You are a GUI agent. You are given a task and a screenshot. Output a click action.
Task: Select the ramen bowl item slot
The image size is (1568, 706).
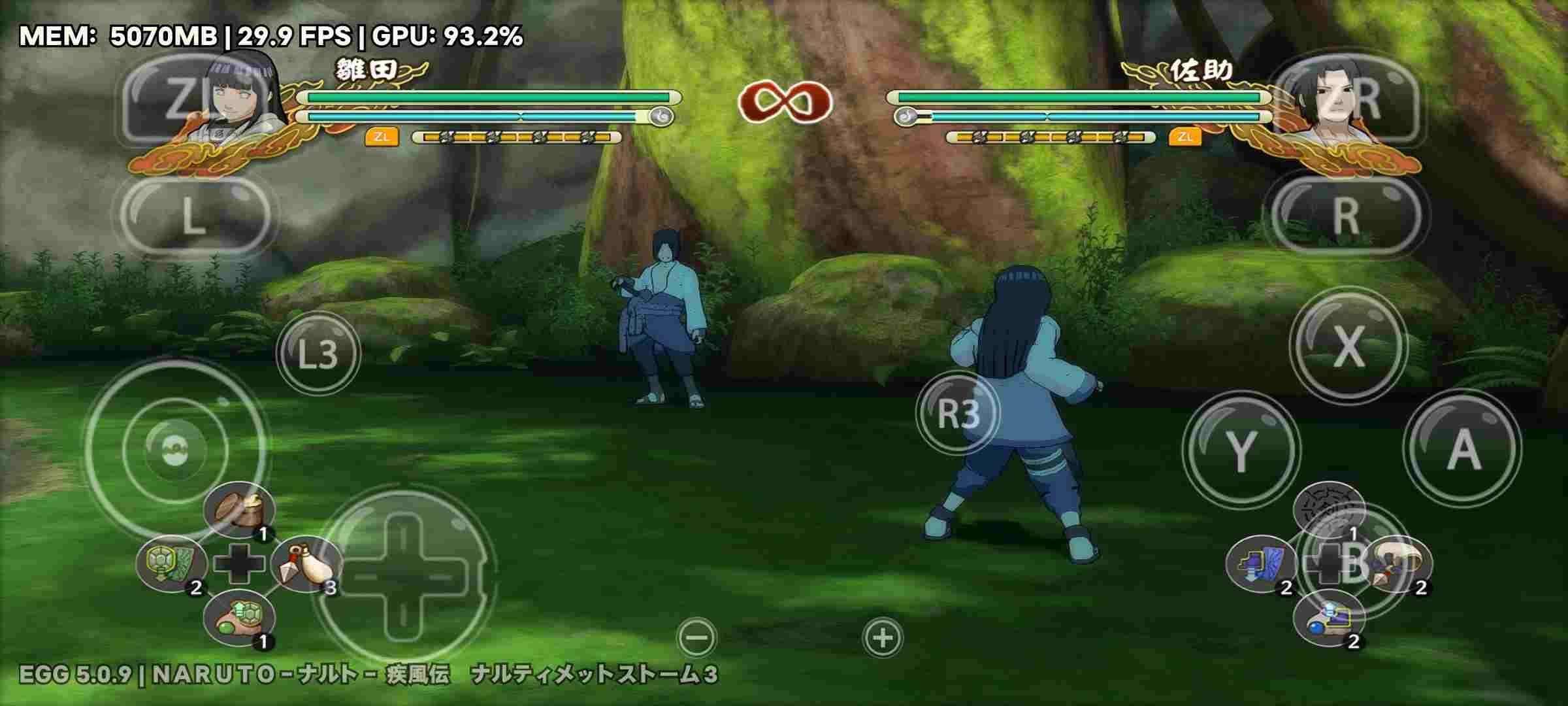[238, 511]
